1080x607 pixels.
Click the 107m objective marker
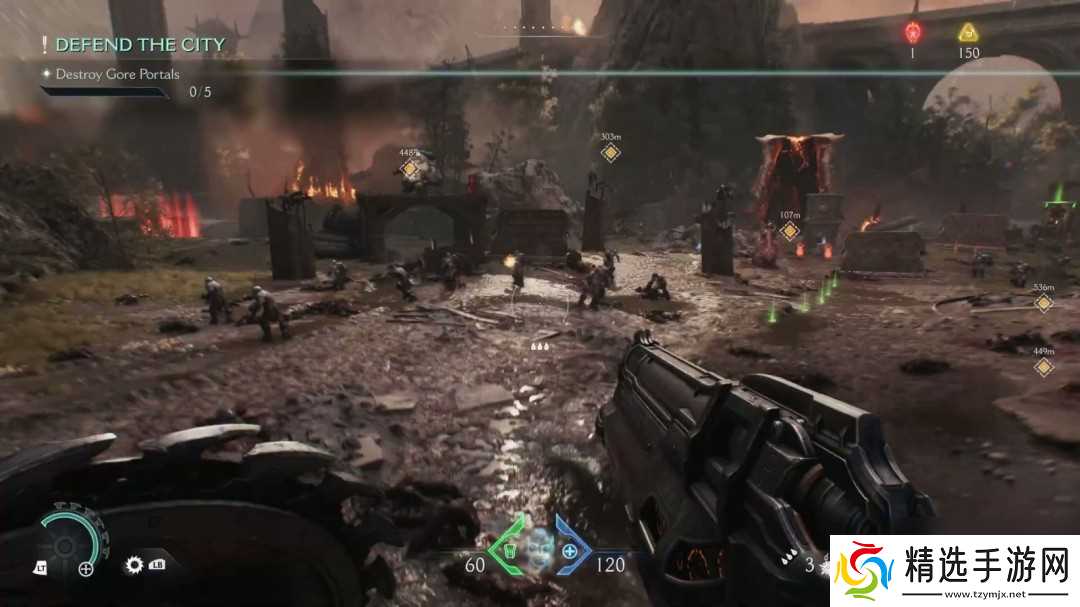pos(790,231)
